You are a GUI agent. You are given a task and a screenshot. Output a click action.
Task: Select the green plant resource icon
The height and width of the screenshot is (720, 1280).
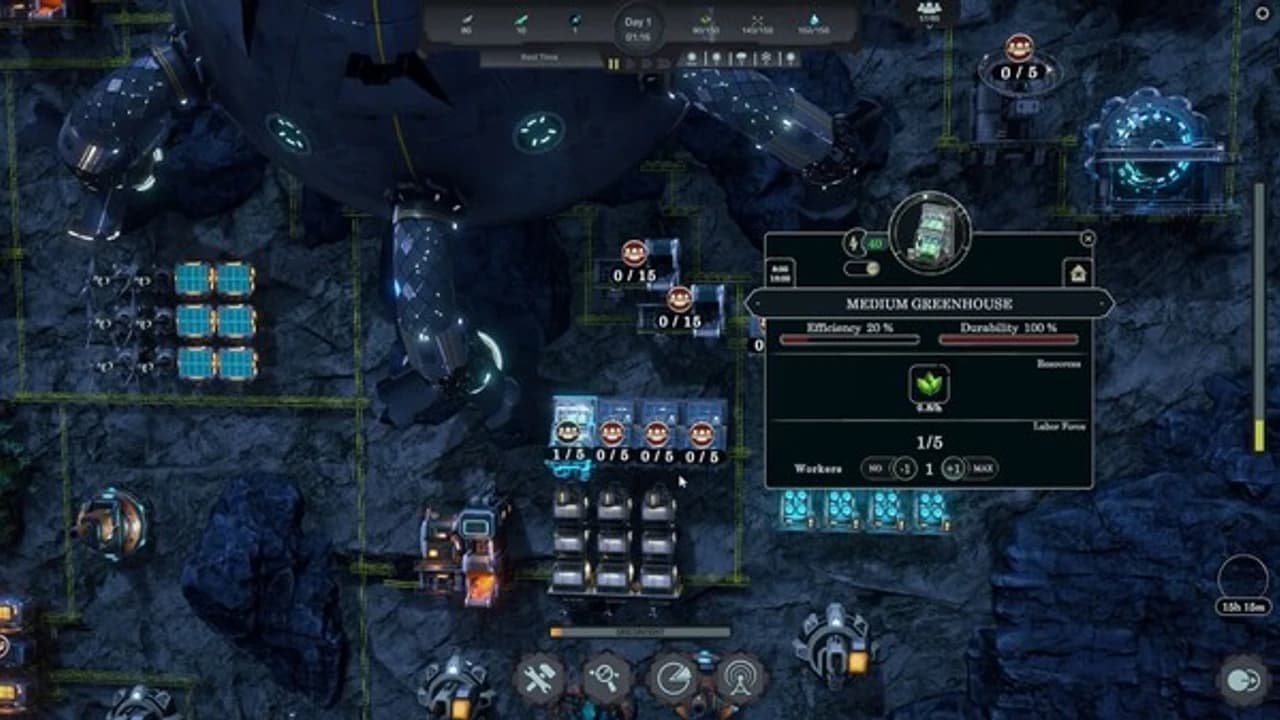929,384
